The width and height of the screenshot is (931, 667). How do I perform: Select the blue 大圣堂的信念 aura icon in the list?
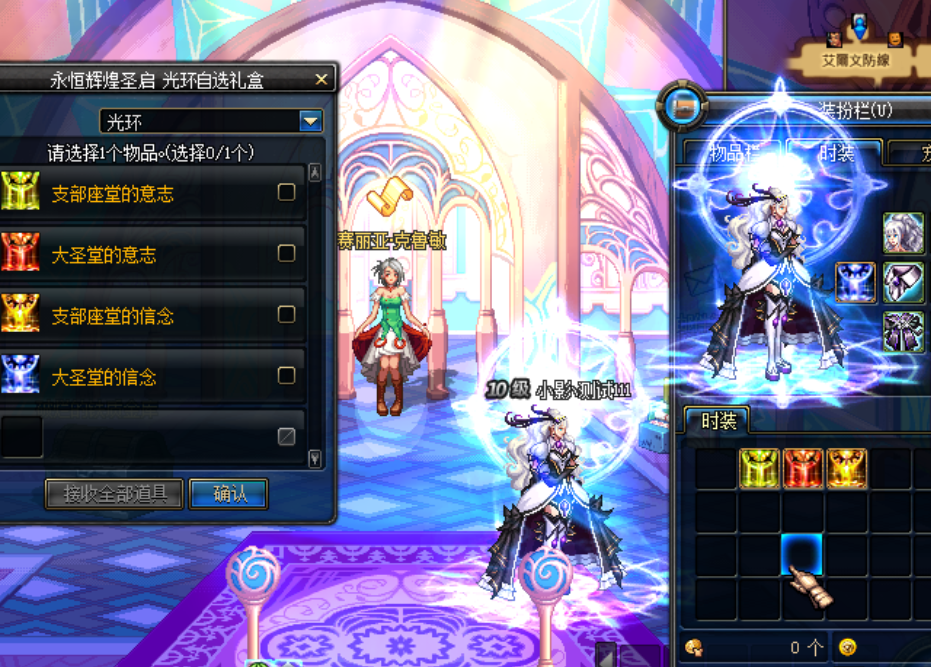(21, 376)
